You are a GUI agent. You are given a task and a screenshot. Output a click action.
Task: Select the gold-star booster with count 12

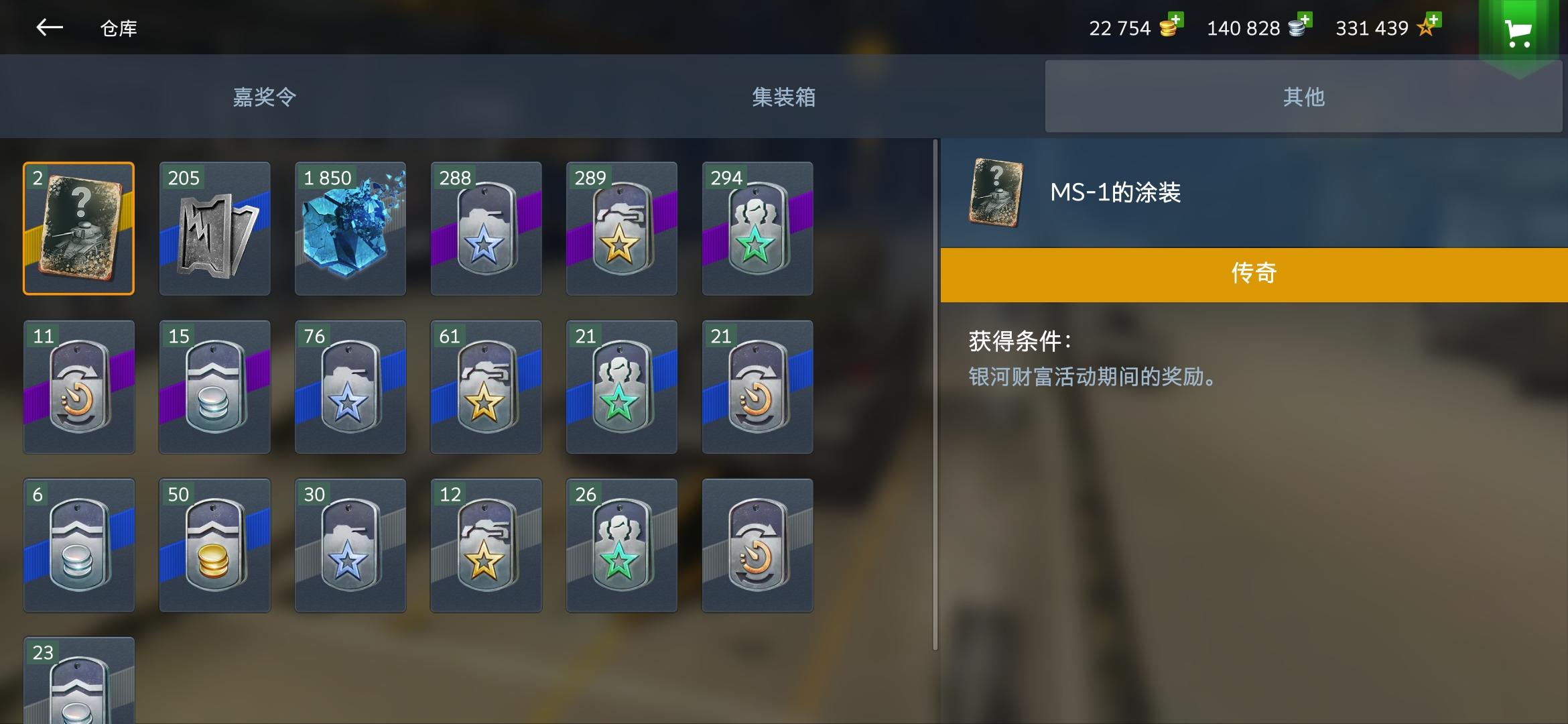pos(485,545)
